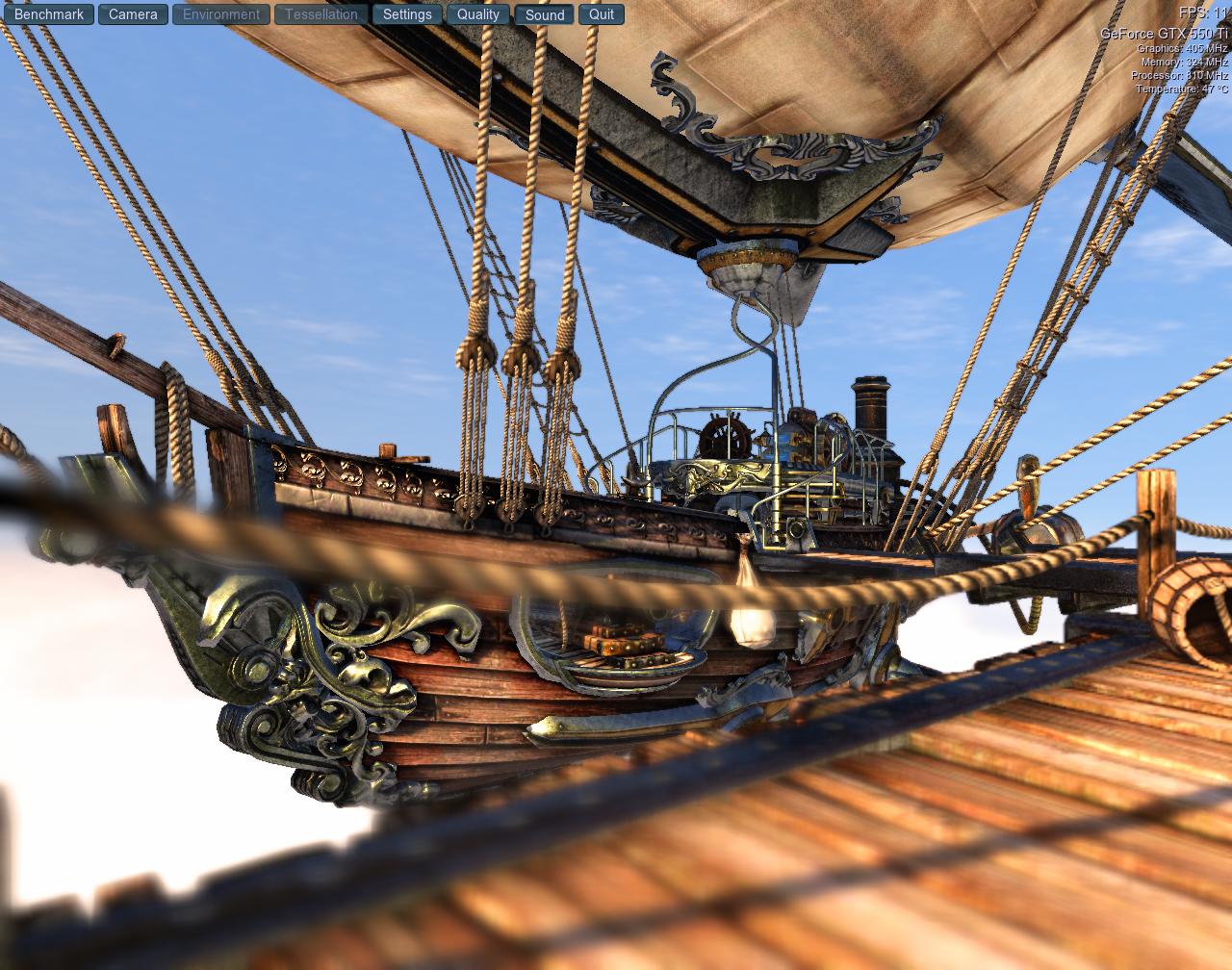Change the Quality preset
This screenshot has width=1232, height=970.
(x=478, y=14)
